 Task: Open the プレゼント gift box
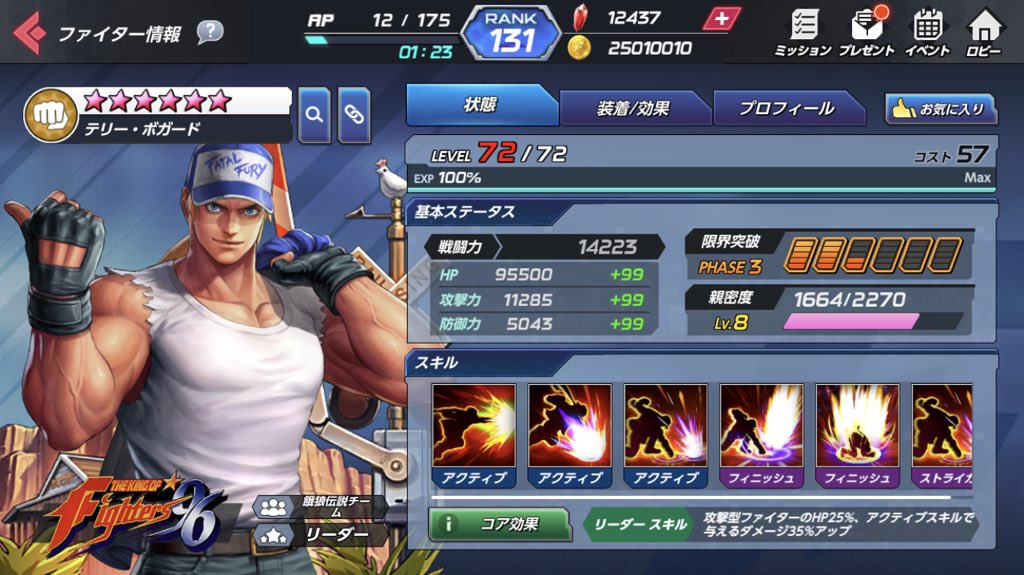[x=866, y=33]
